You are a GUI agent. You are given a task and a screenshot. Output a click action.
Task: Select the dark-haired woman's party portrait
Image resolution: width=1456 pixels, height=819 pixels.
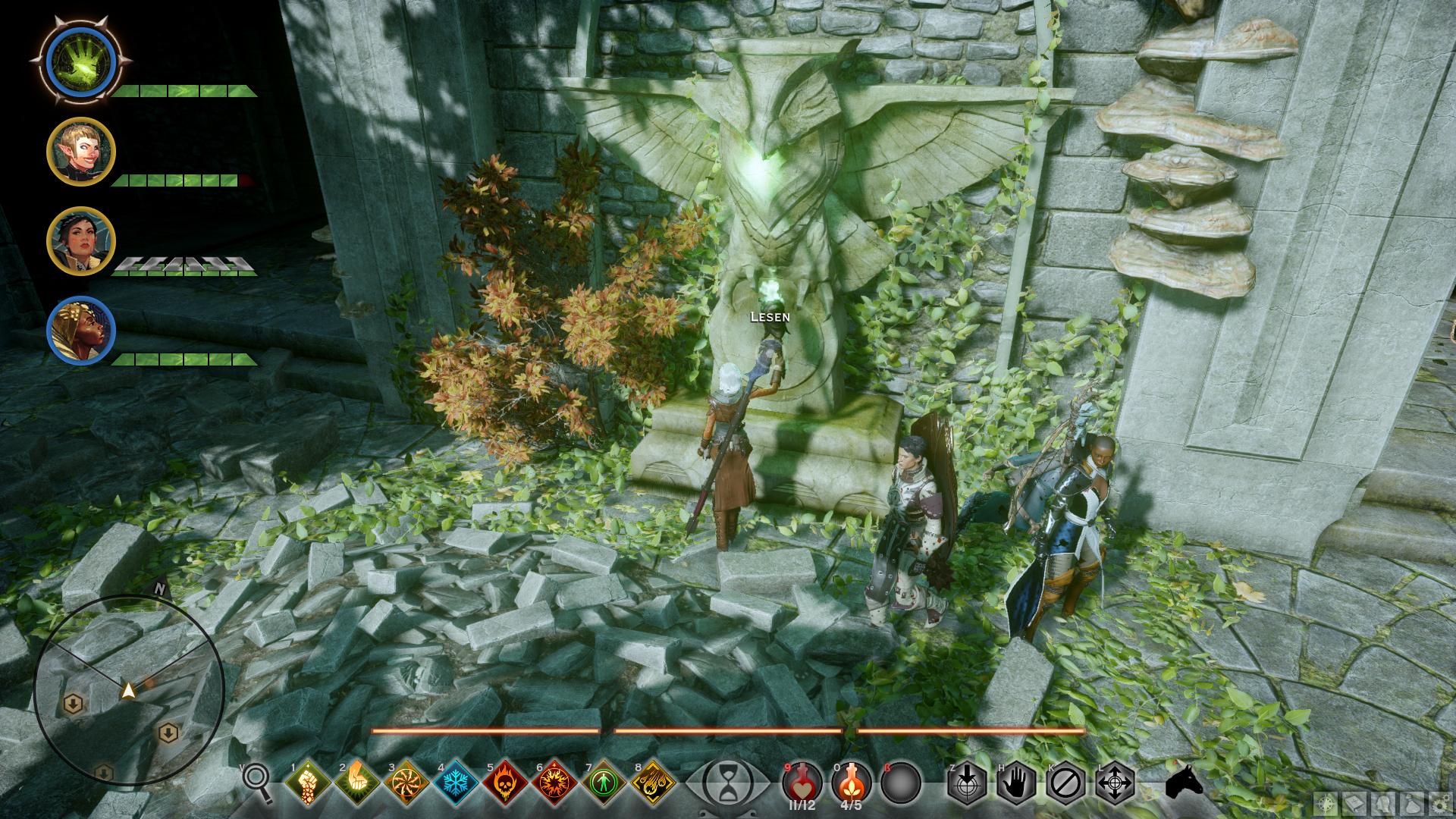coord(81,241)
